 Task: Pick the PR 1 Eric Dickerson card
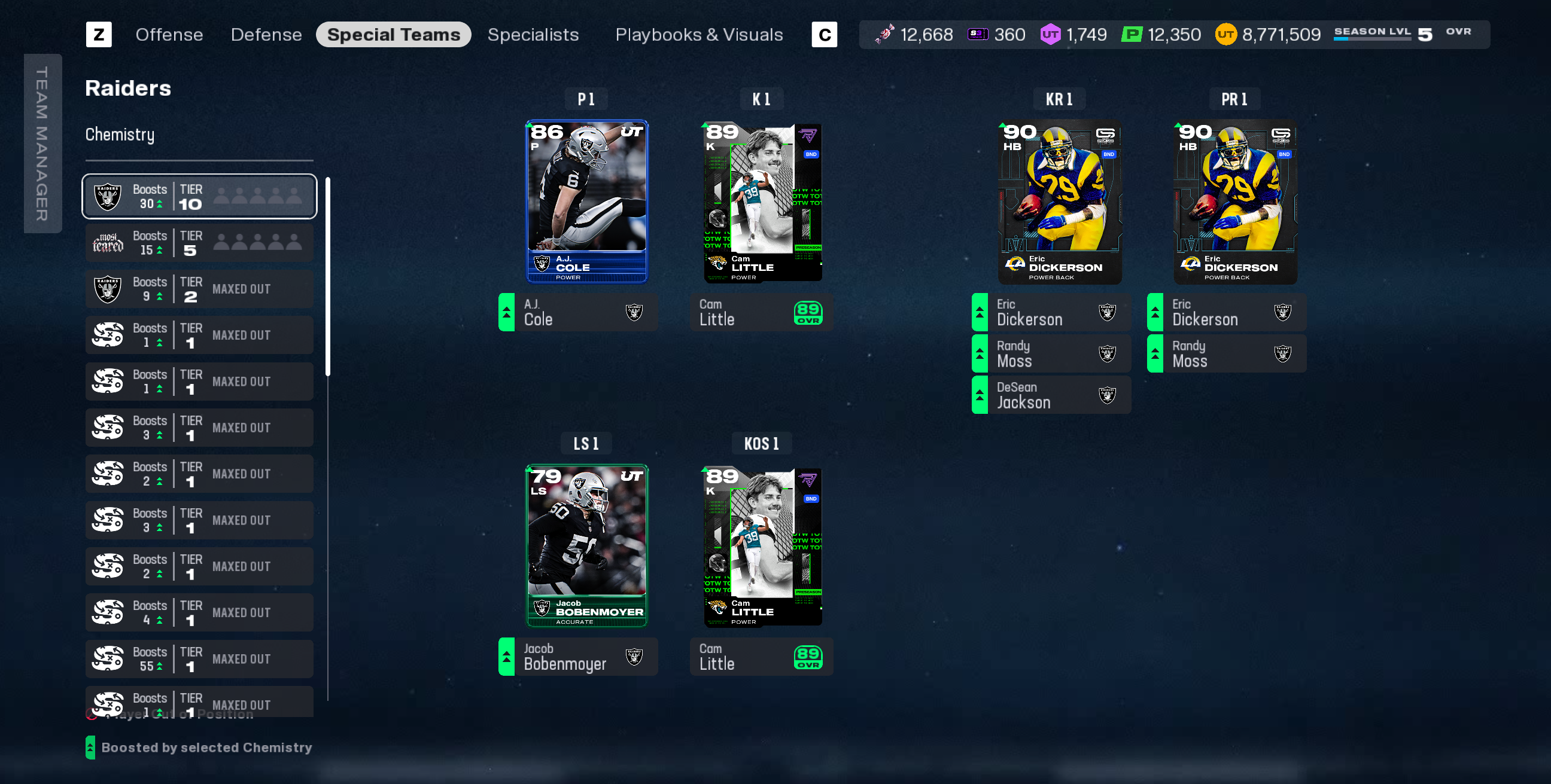pos(1234,202)
